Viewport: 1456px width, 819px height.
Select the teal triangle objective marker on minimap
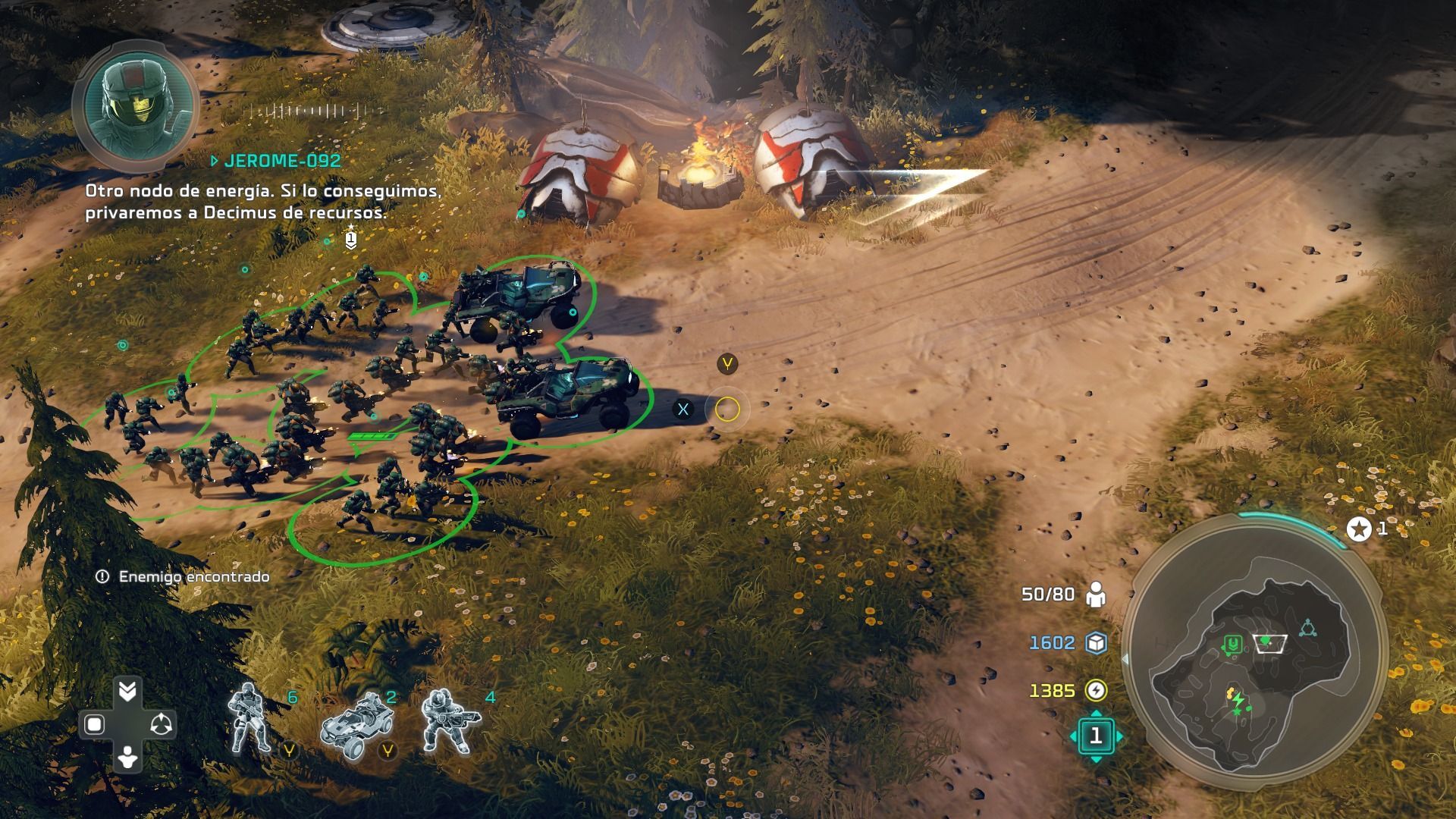[1307, 628]
